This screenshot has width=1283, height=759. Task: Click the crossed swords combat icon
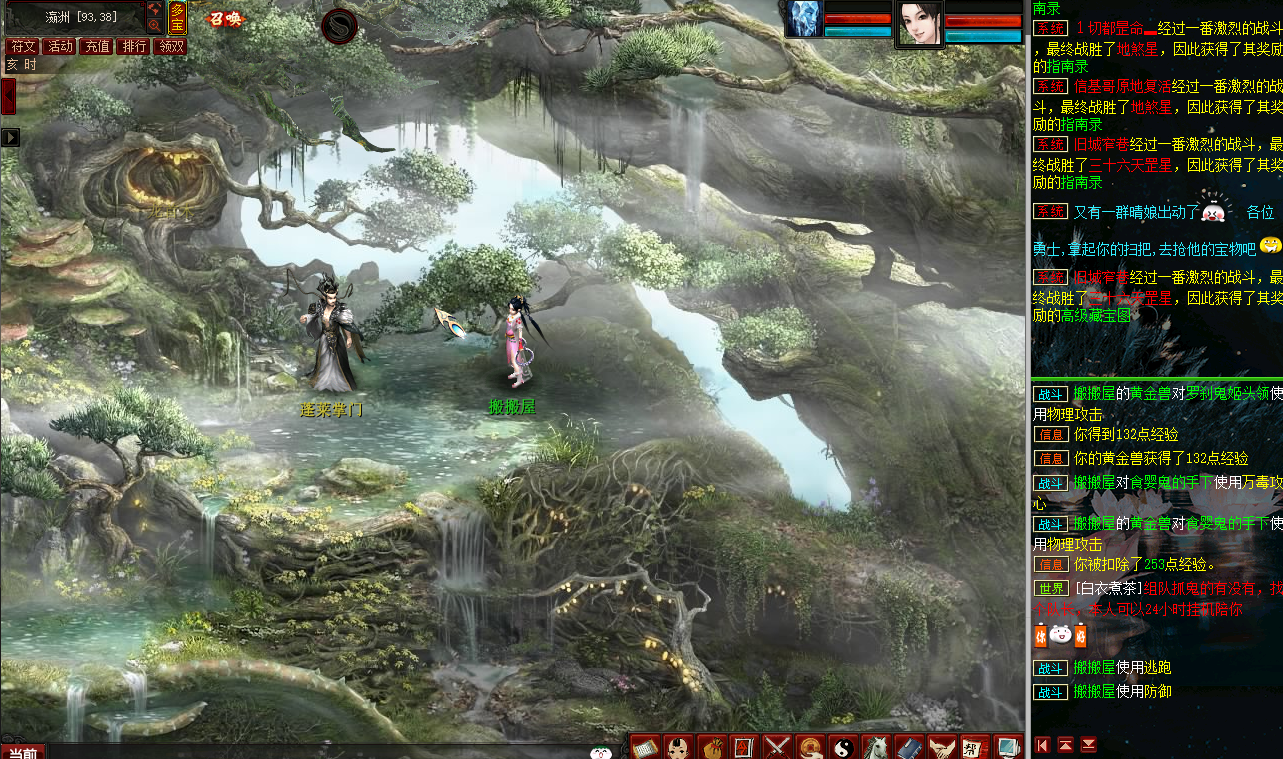coord(777,746)
